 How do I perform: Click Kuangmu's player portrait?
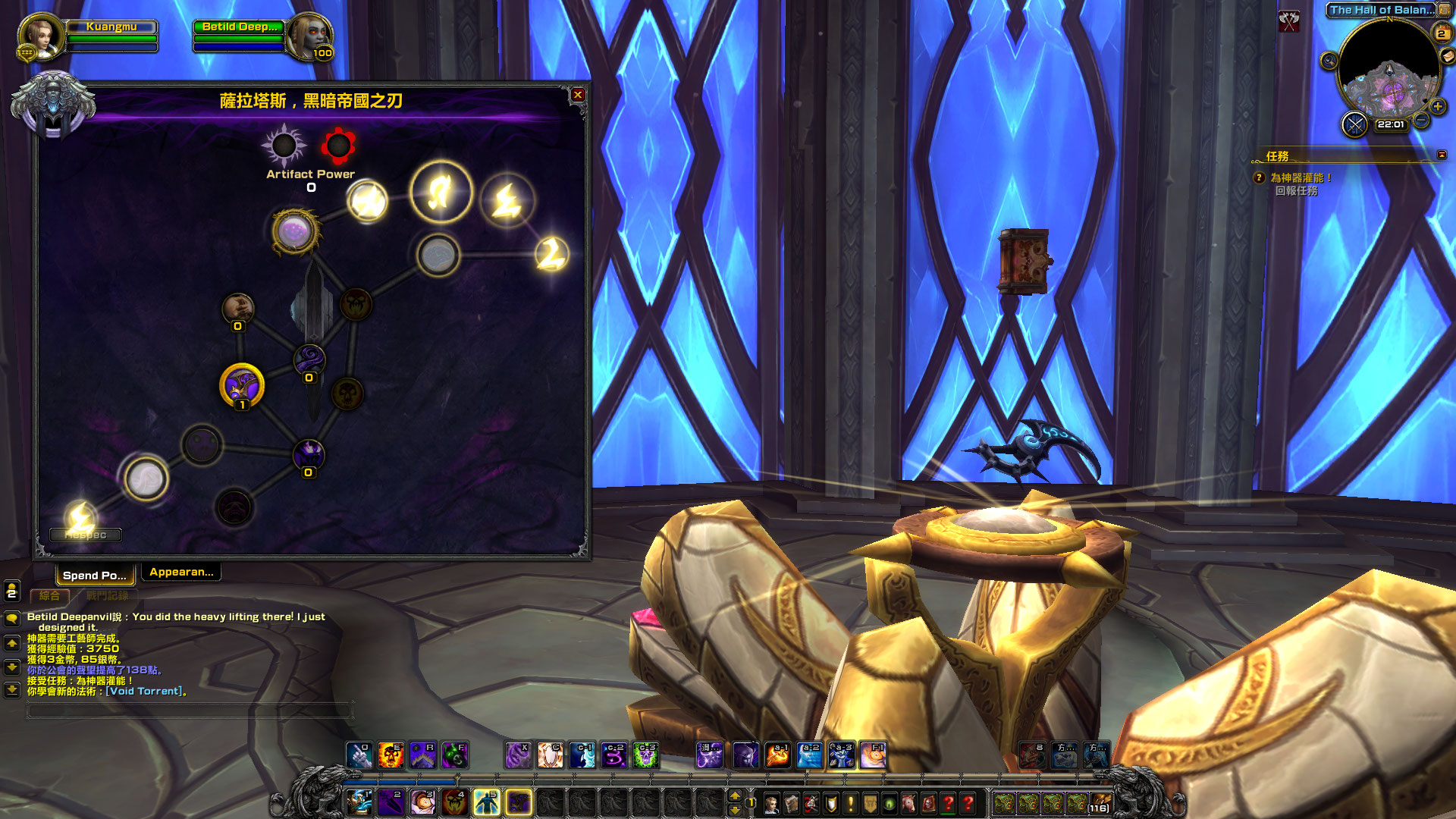39,36
